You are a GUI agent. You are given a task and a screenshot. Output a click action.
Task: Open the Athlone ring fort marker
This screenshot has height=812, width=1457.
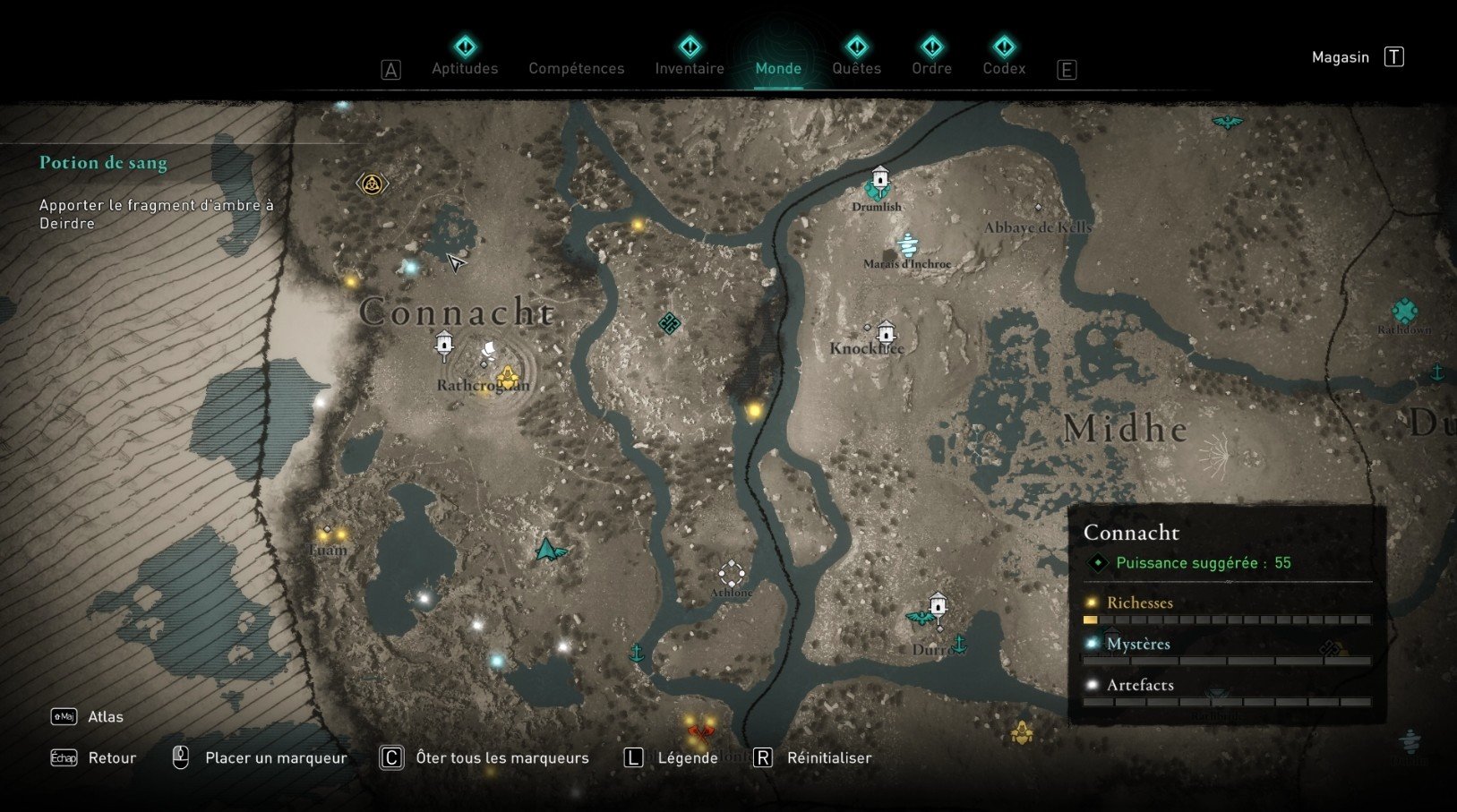click(731, 571)
